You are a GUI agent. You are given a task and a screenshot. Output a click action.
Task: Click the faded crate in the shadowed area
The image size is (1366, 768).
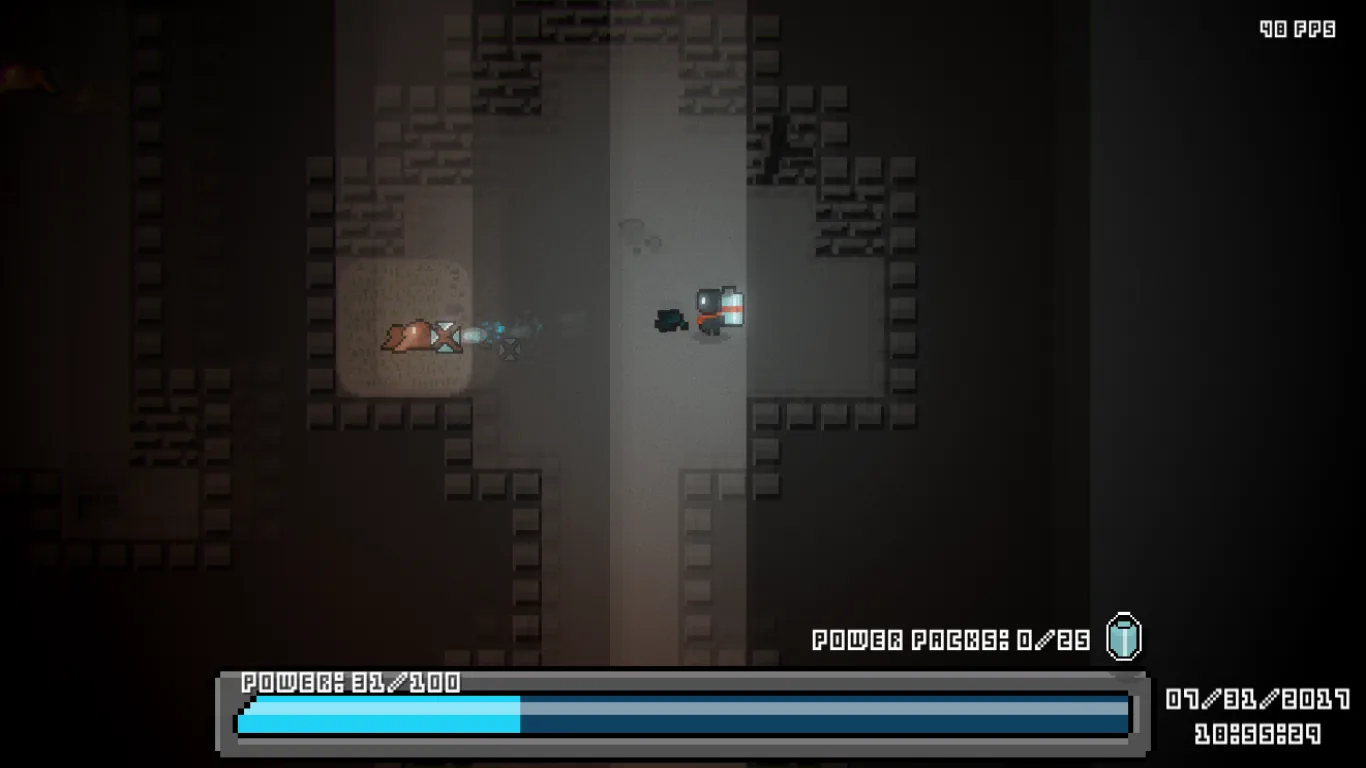(508, 349)
